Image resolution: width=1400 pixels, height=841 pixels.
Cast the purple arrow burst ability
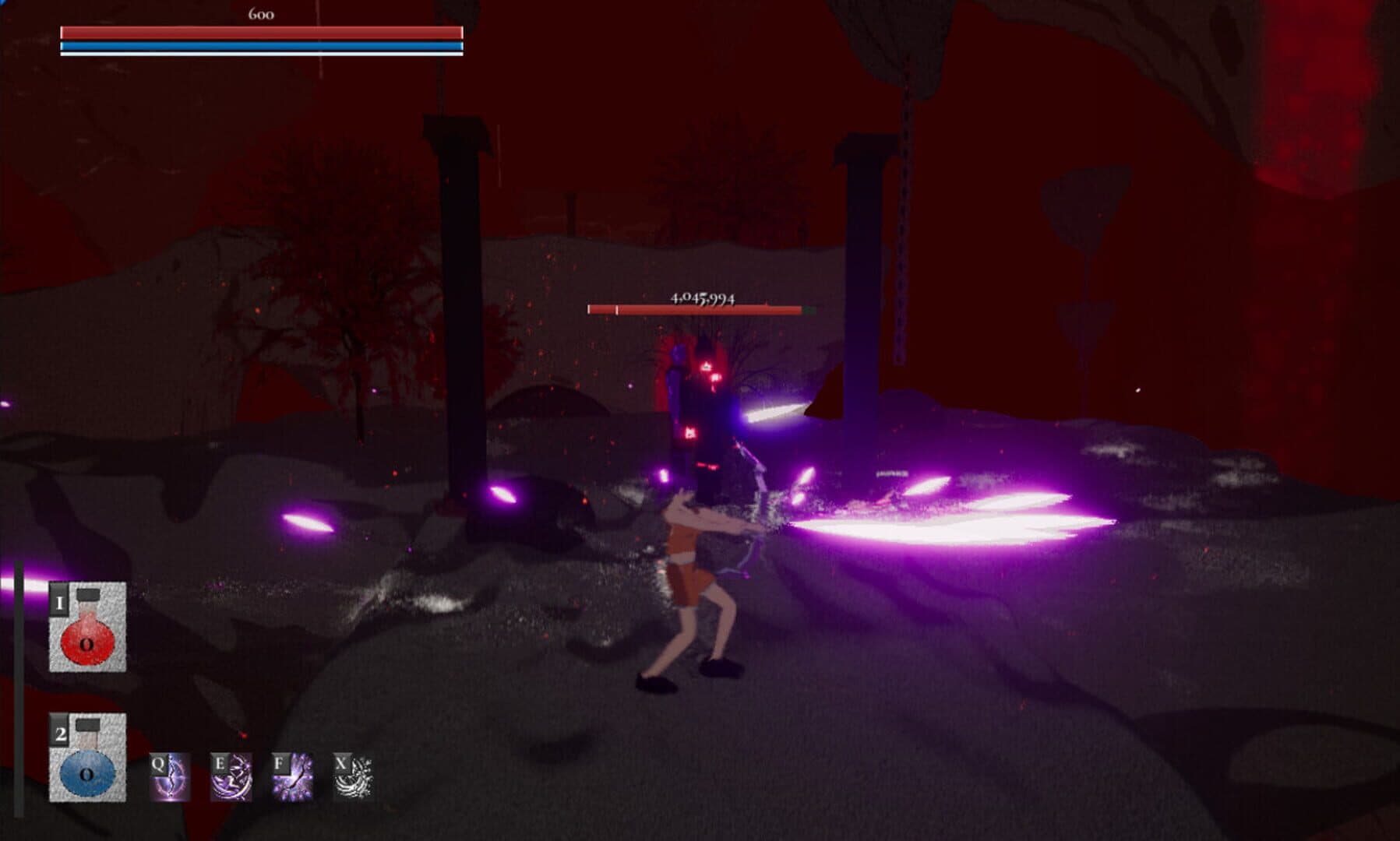[x=292, y=776]
